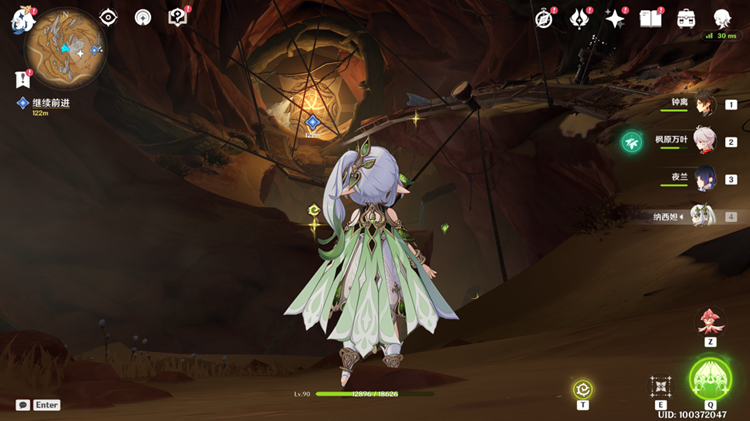
Task: Open the Paimon main menu
Action: coord(22,19)
